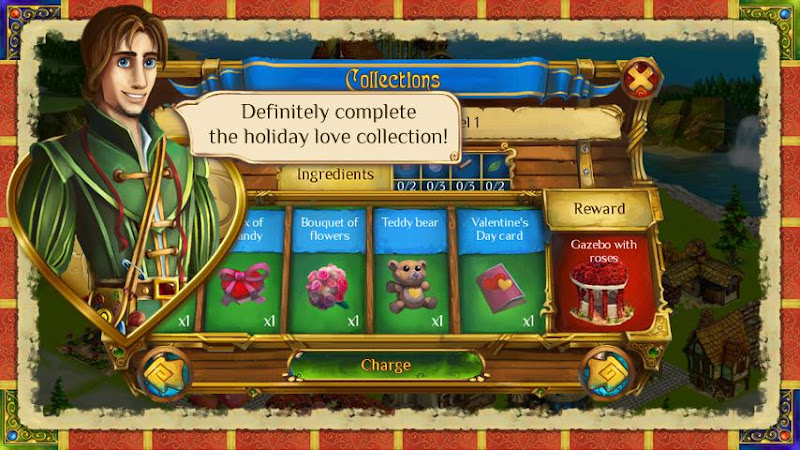Select the Teddy bear ingredient card
This screenshot has height=450, width=800.
coord(410,270)
